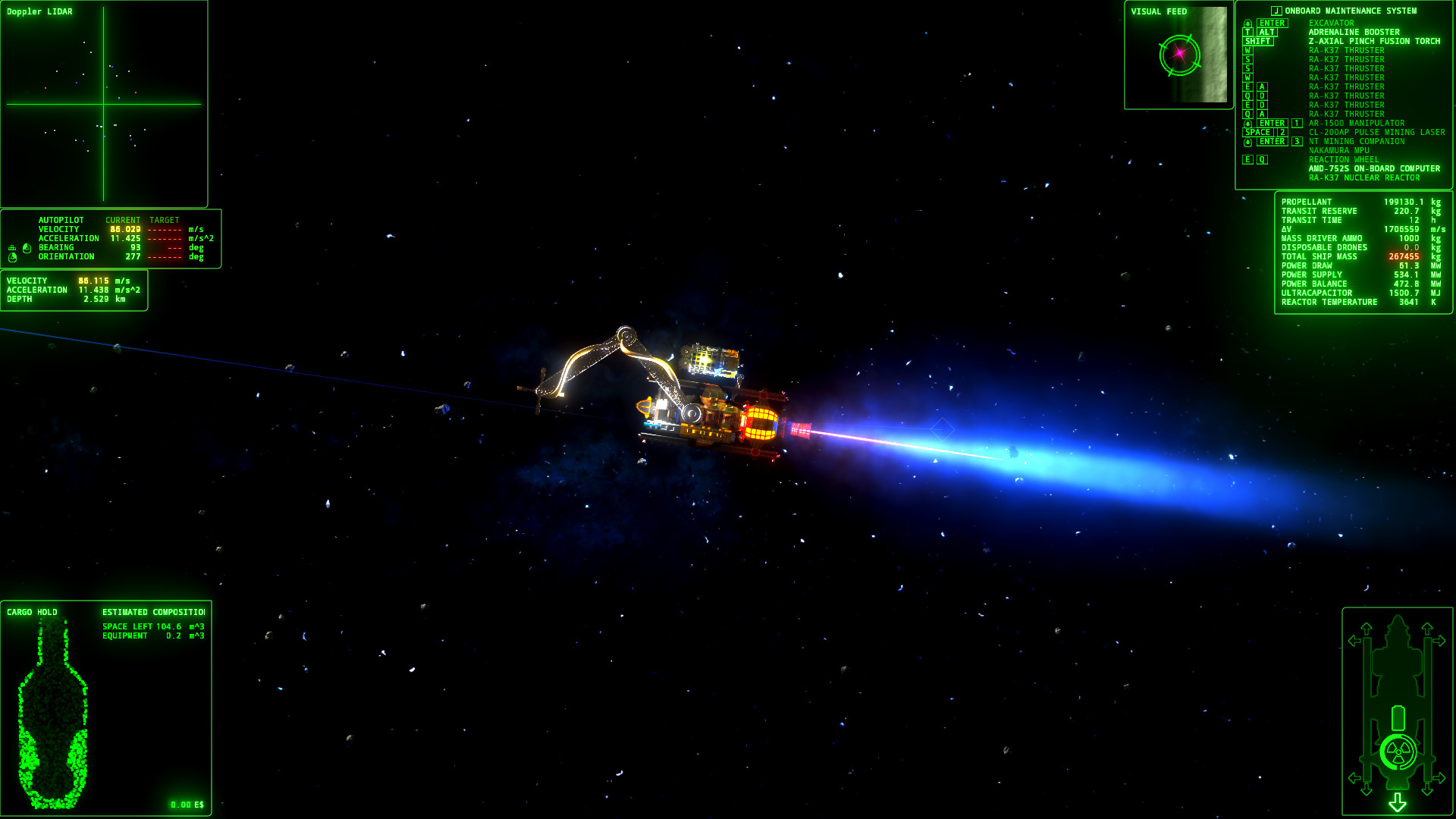1456x819 pixels.
Task: Click the radiation reactor icon in ship diagram
Action: pos(1398,752)
